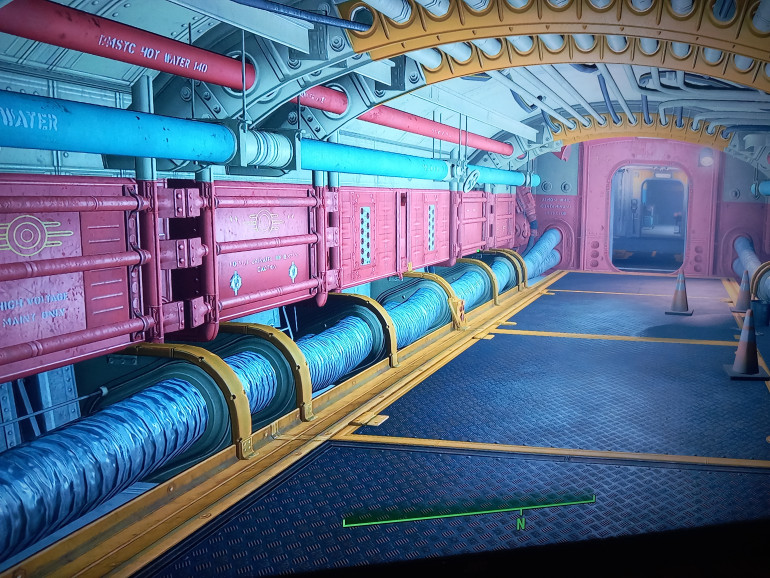The image size is (770, 578).
Task: Click the north marker on the compass
Action: coord(520,521)
